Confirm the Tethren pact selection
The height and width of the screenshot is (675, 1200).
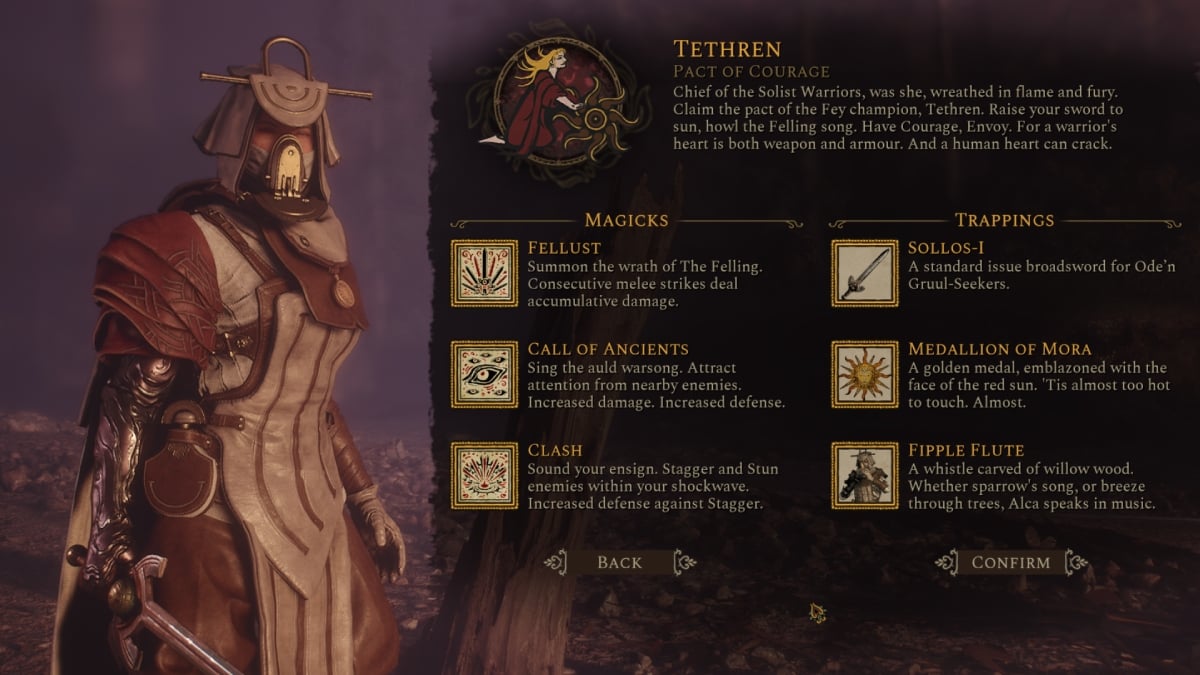(x=1011, y=562)
